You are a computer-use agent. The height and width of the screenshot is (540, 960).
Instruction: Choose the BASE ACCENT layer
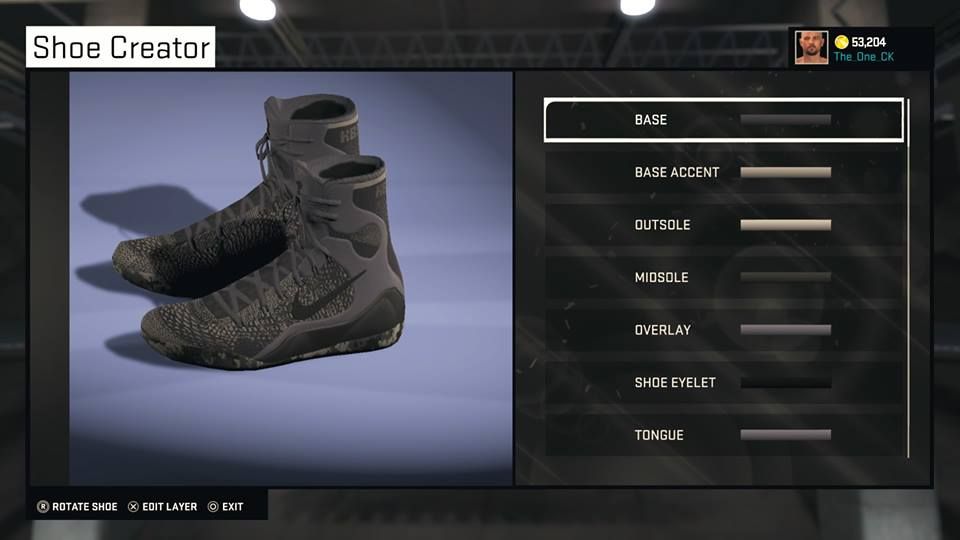tap(723, 172)
